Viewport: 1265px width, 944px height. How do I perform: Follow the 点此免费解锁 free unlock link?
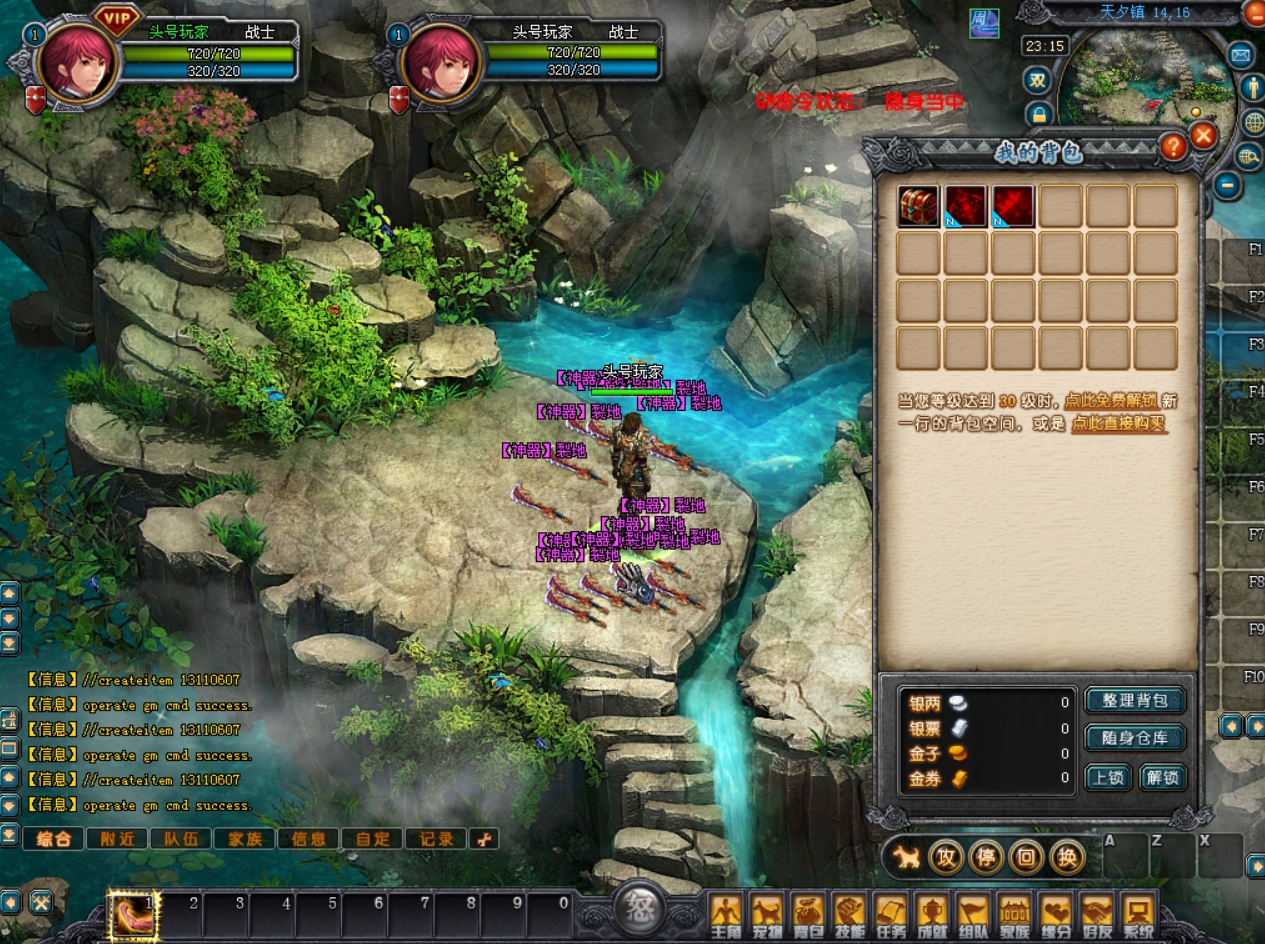point(1110,401)
